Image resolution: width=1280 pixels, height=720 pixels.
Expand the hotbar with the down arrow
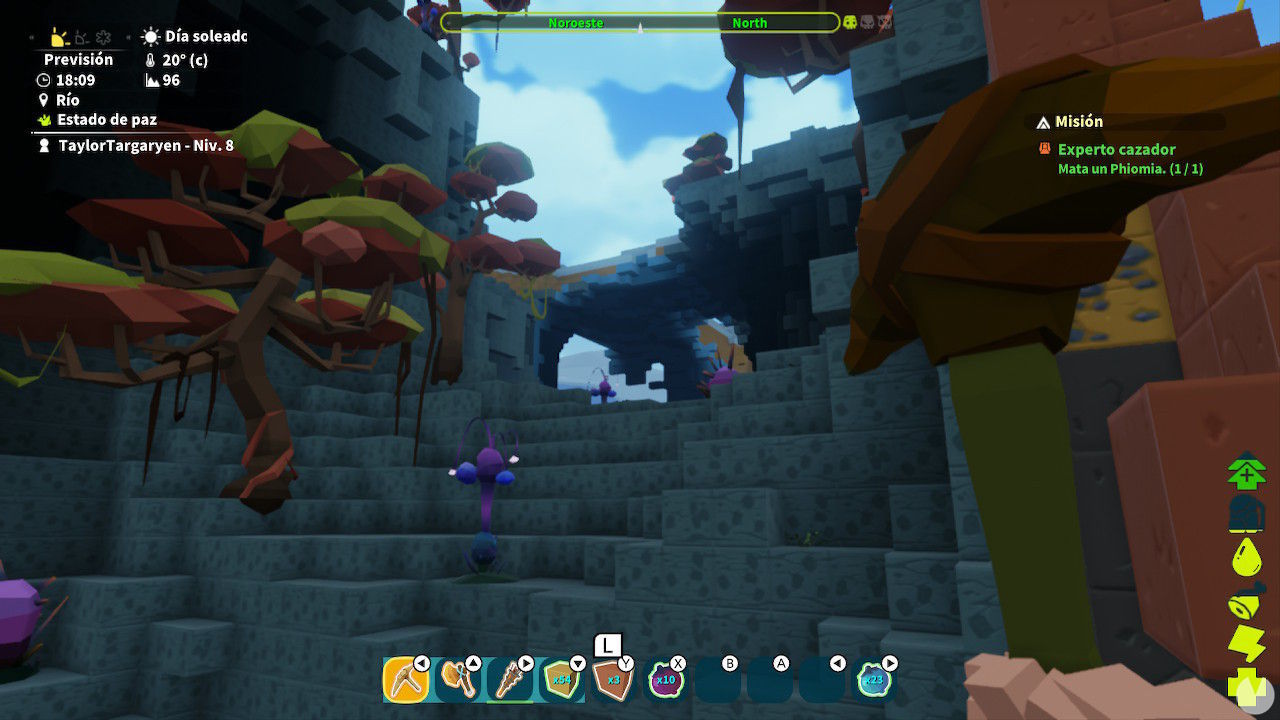[x=577, y=664]
